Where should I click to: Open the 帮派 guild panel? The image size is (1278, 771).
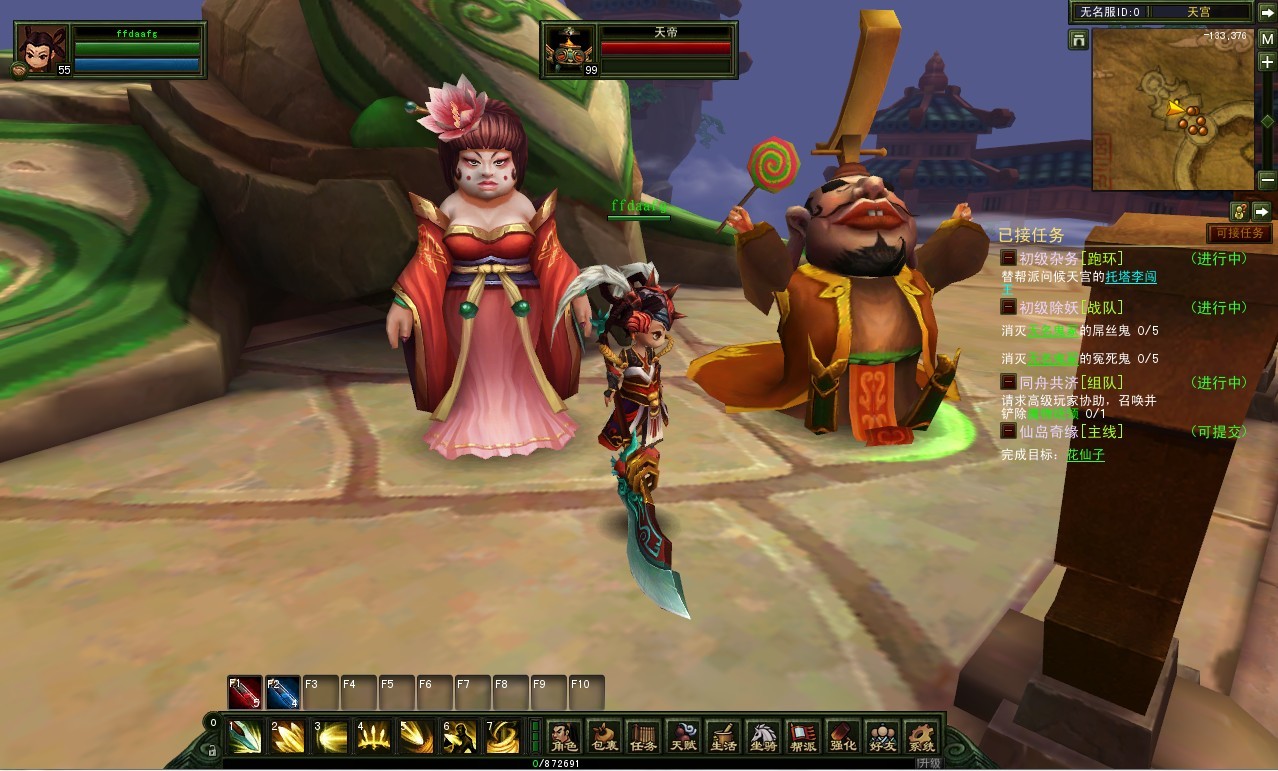[x=802, y=738]
